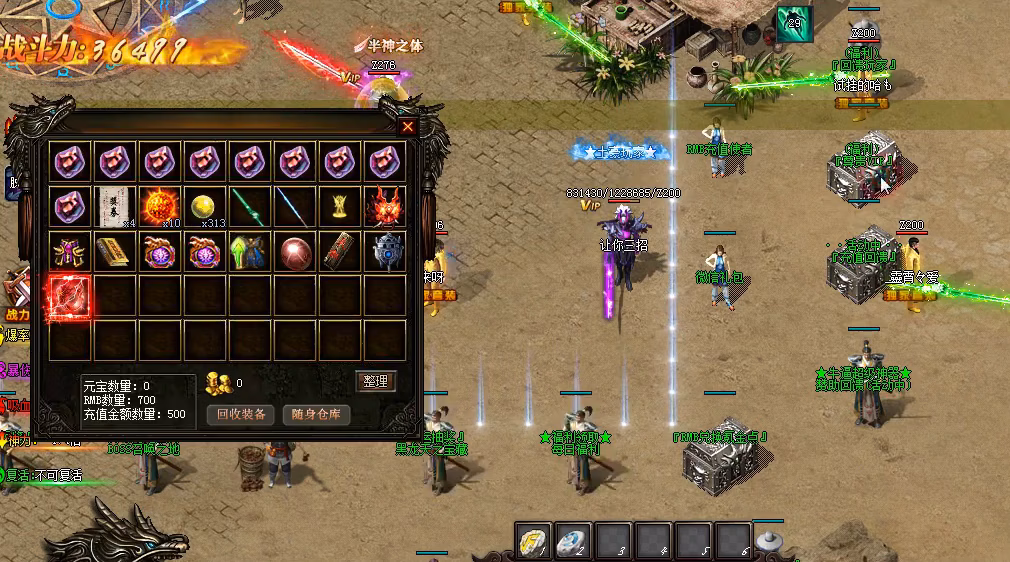Select the golden figurine item
This screenshot has width=1010, height=562.
pos(340,206)
